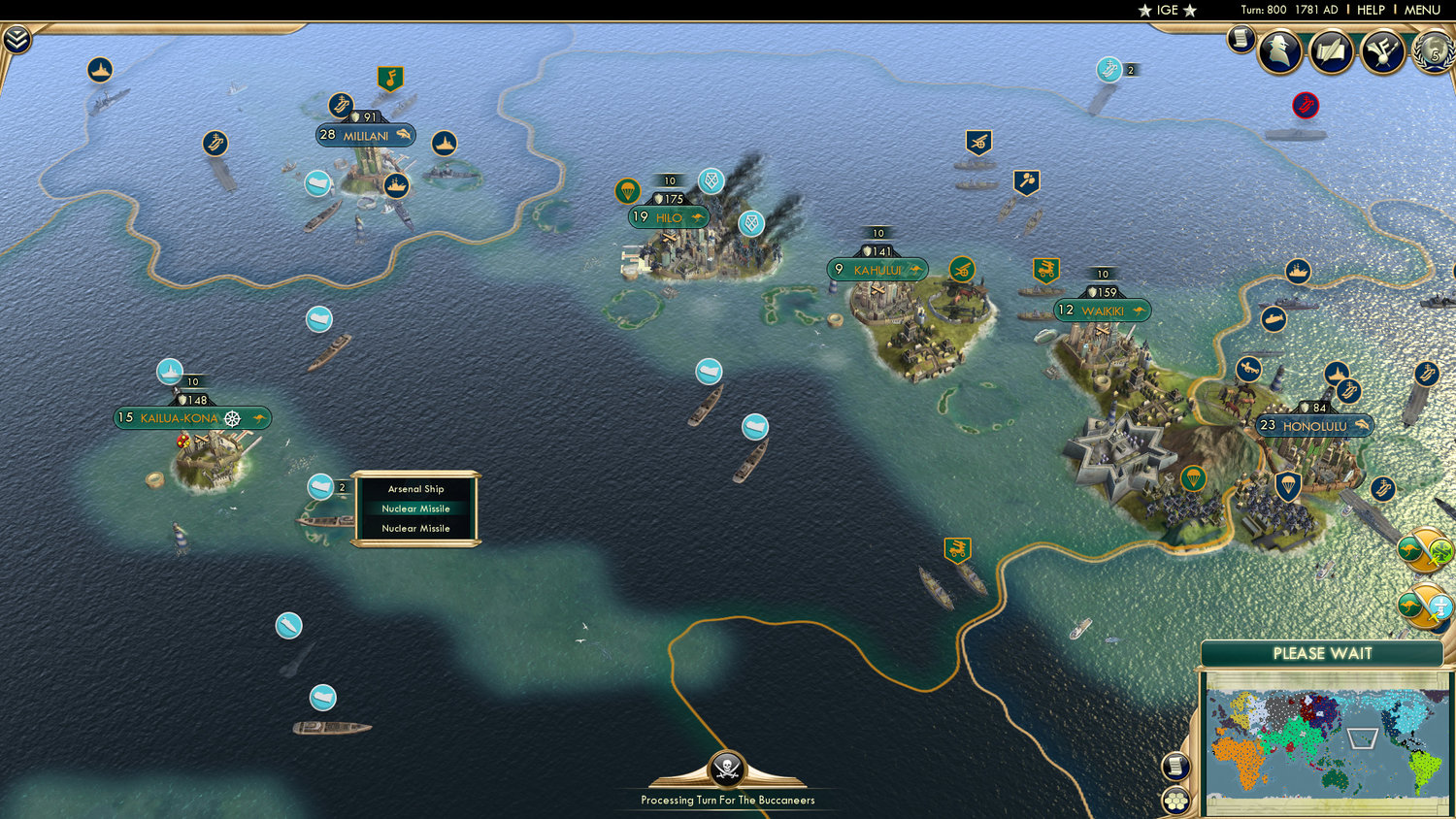Open the Espionage overview spy icon
This screenshot has width=1456, height=819.
pyautogui.click(x=1279, y=50)
